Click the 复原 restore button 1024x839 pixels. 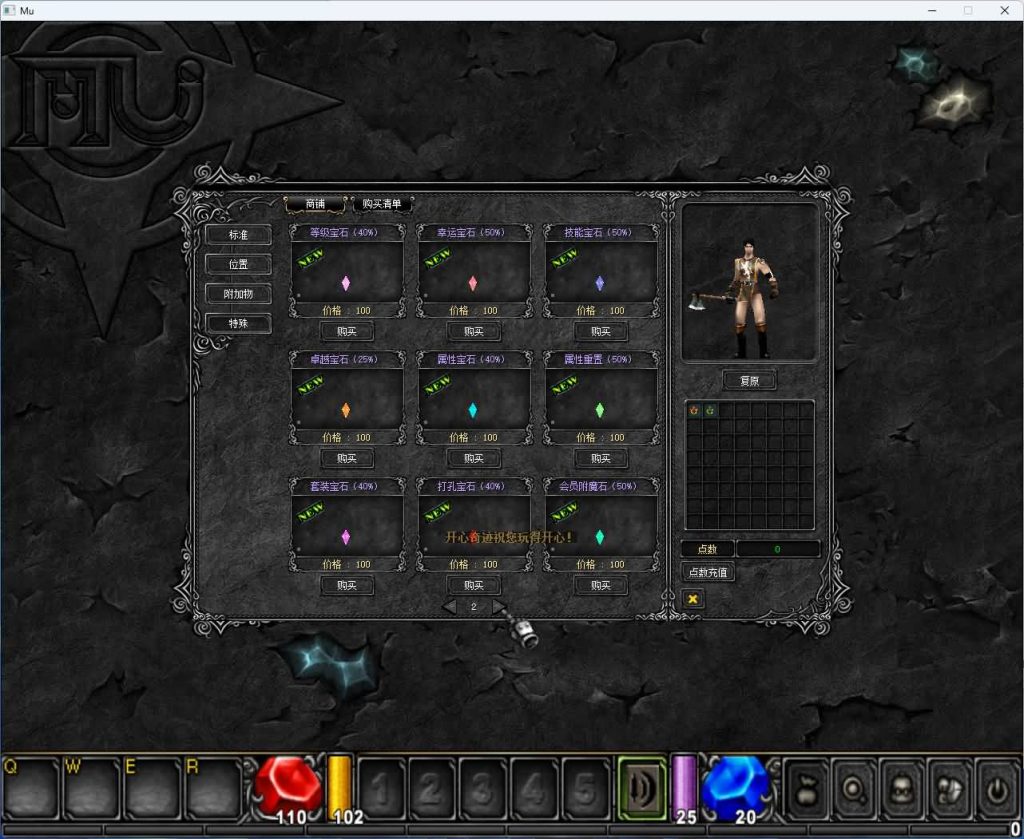749,381
